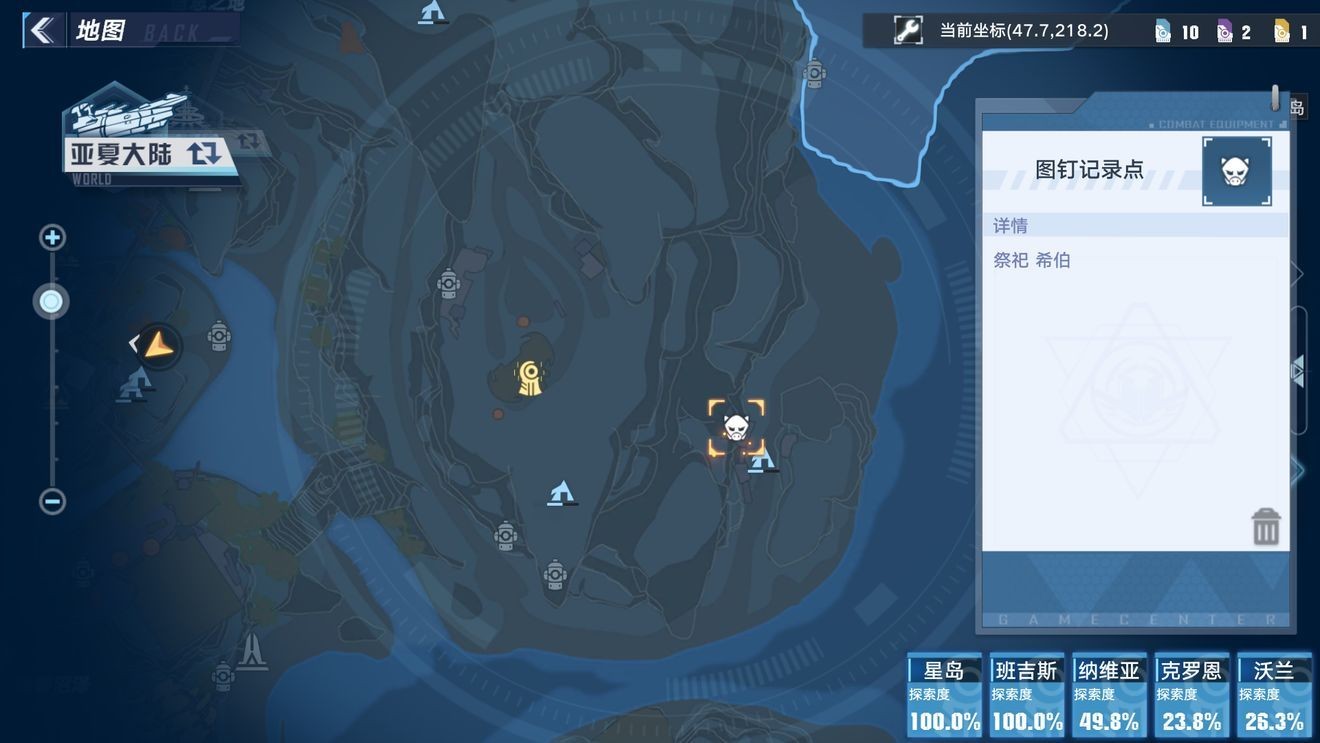Open the 沃兰 region tab
This screenshot has height=743, width=1320.
pyautogui.click(x=1274, y=695)
